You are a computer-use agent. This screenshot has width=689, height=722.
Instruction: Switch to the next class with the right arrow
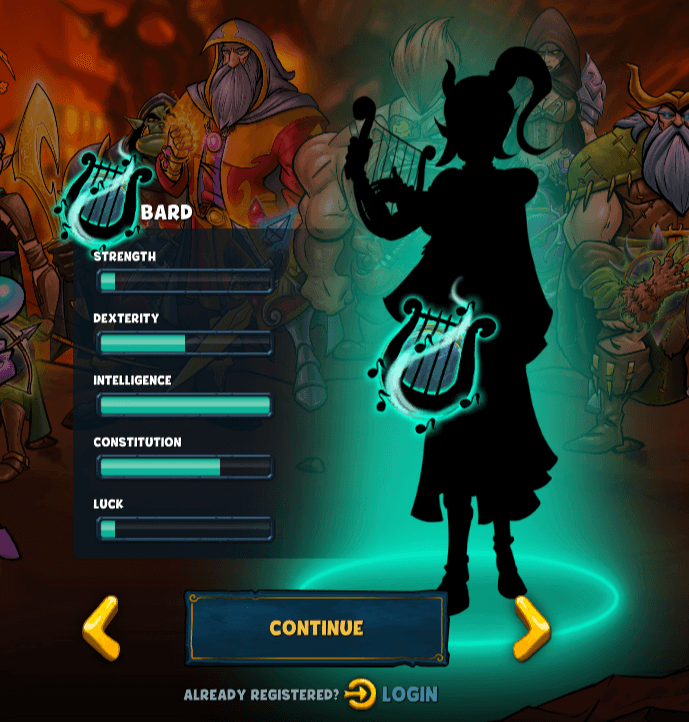pos(531,628)
